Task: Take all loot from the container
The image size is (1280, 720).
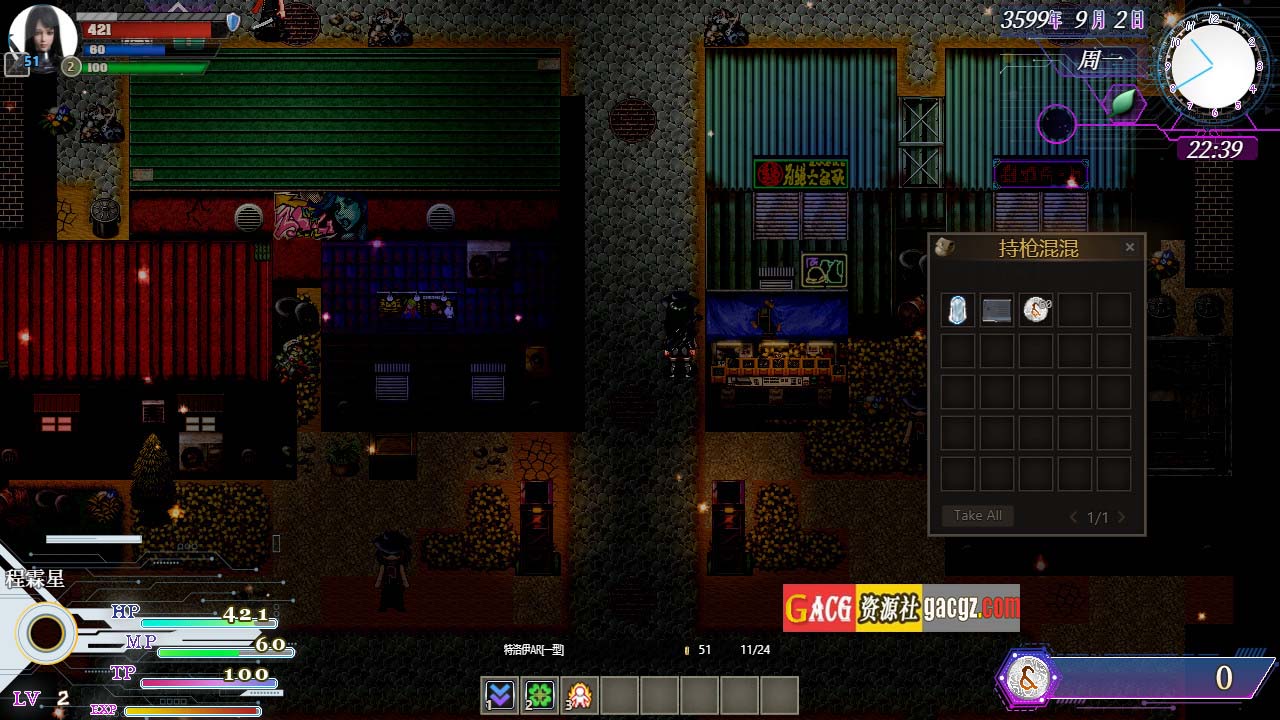Action: click(977, 516)
